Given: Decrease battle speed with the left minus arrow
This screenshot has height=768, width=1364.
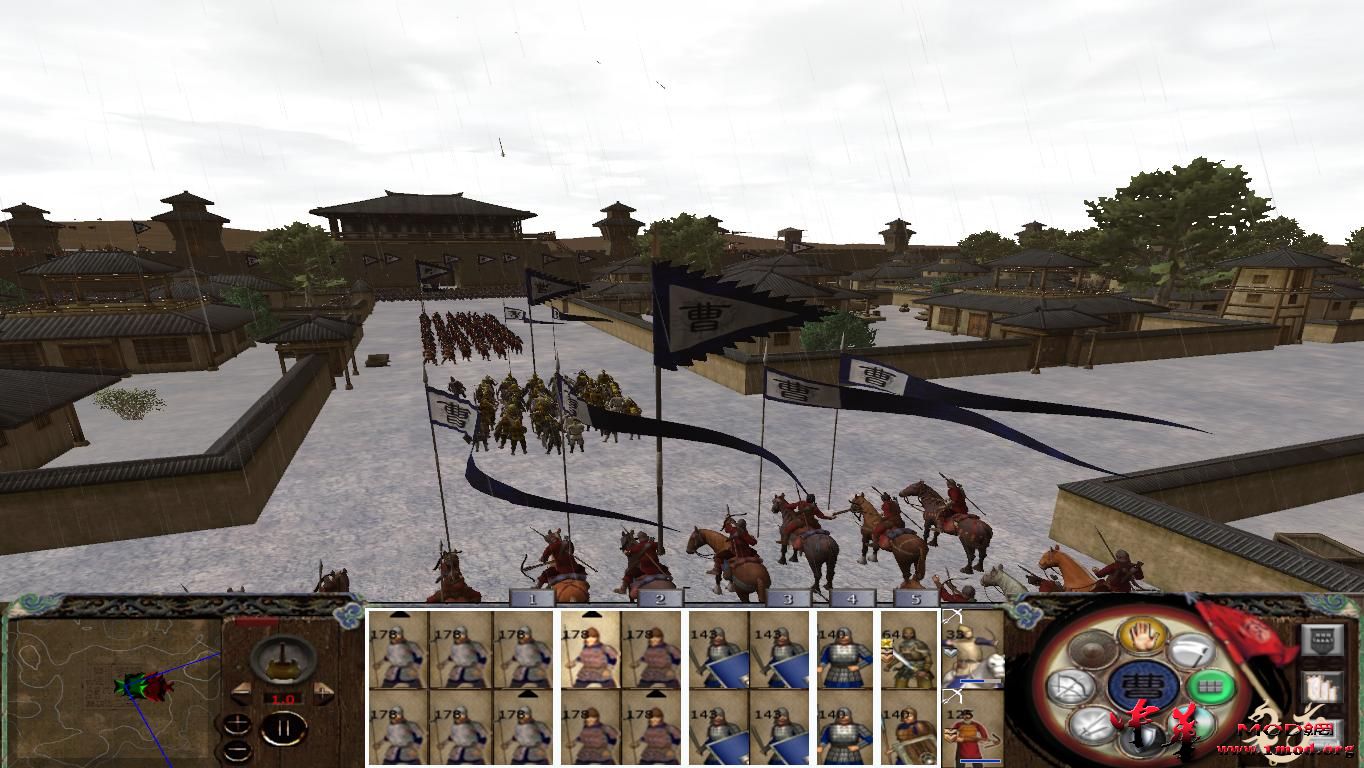Looking at the screenshot, I should point(242,694).
